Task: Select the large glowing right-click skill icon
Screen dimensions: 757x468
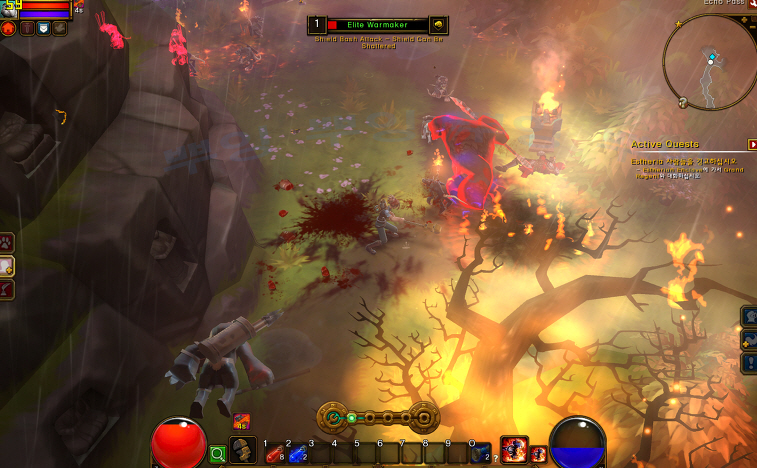Action: click(x=513, y=450)
